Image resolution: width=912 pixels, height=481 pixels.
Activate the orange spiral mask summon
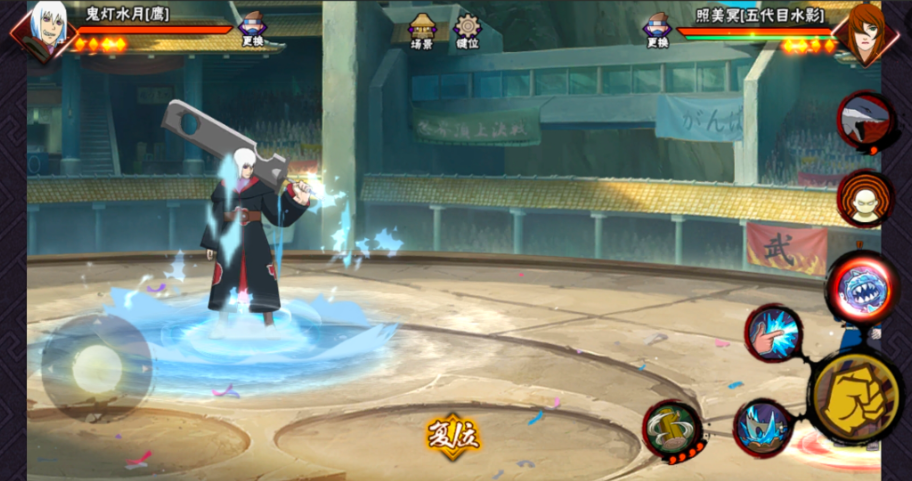coord(863,198)
